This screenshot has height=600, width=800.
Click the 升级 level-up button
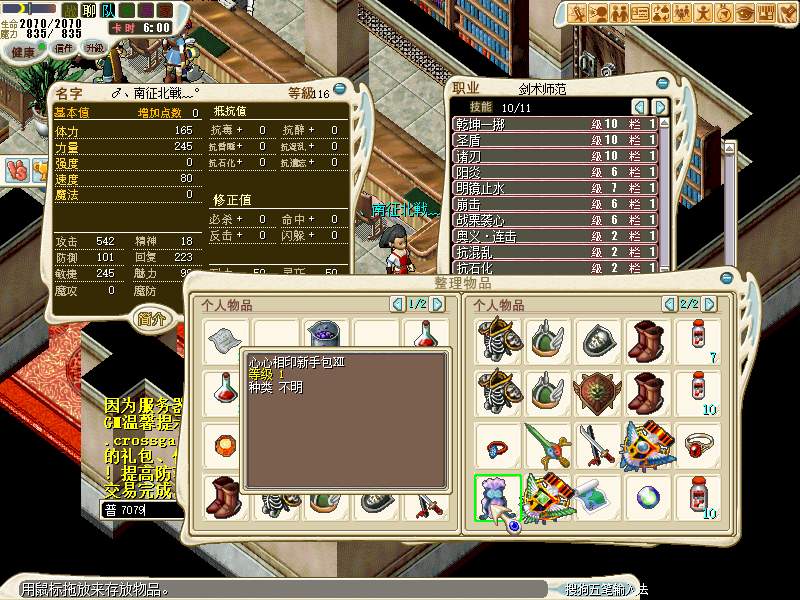pos(94,47)
